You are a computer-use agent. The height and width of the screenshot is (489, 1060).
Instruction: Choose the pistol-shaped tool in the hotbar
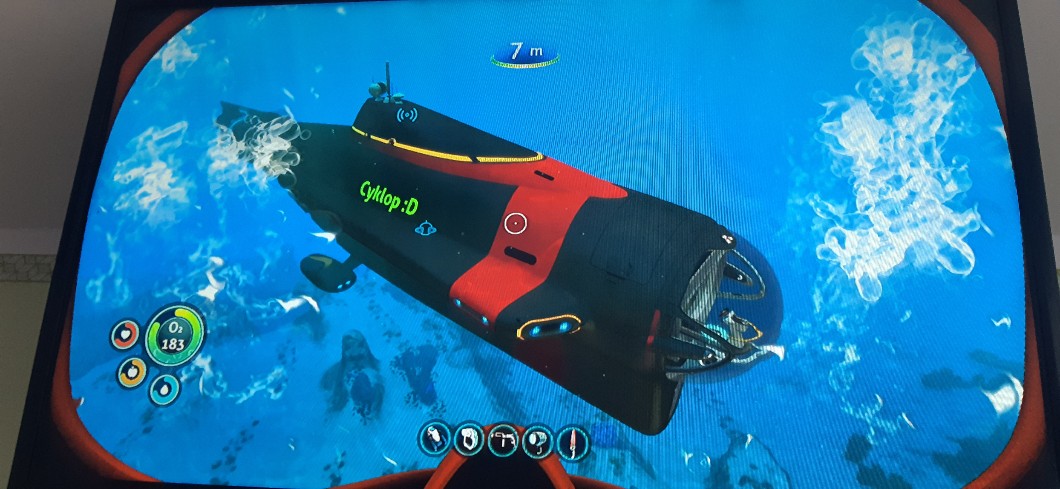tap(503, 440)
